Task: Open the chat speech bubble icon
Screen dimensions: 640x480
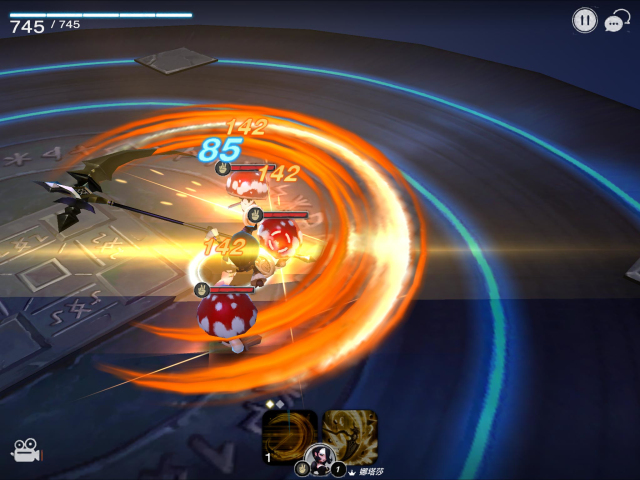Action: (x=616, y=21)
